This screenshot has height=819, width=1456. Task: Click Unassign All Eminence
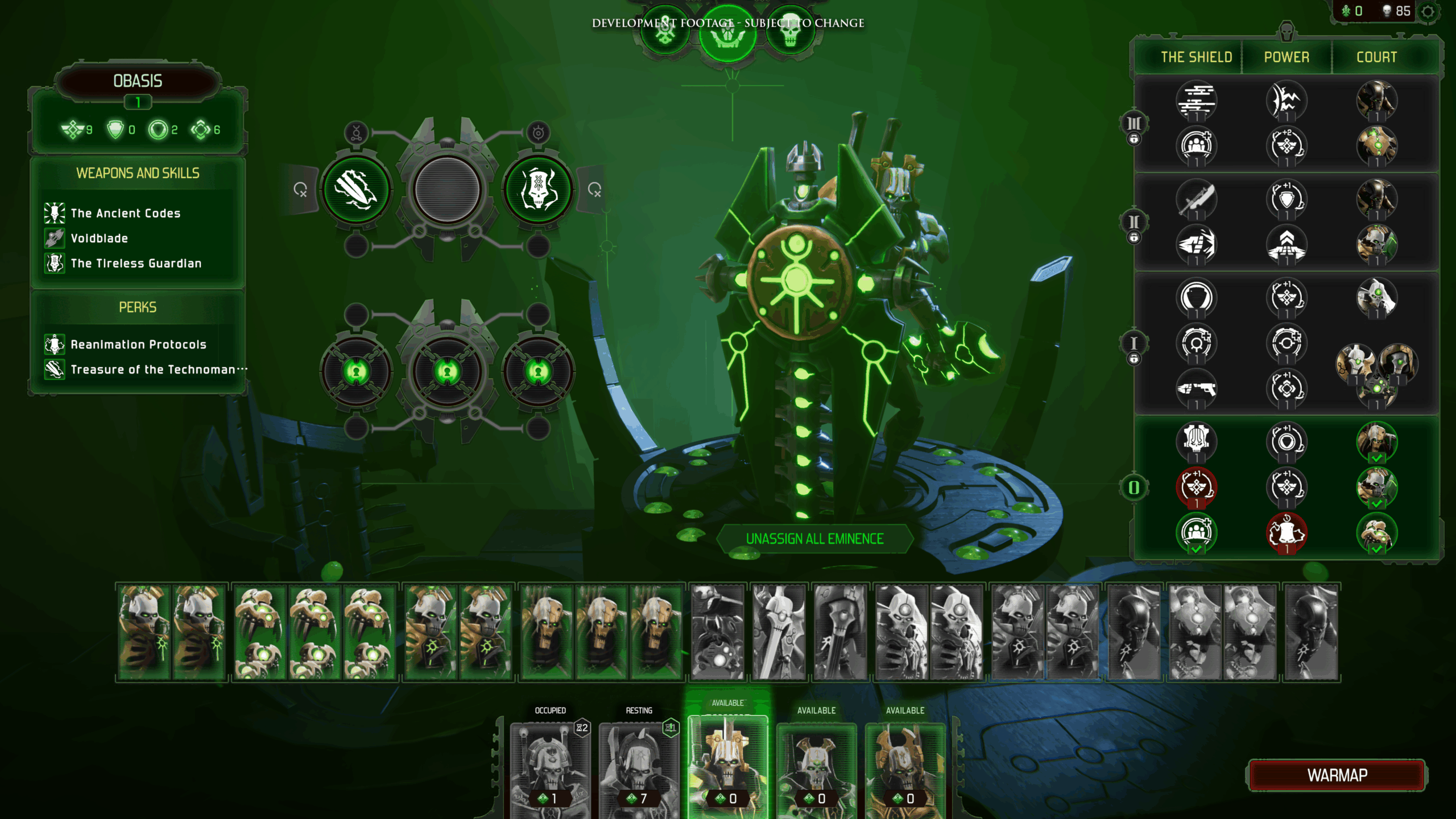[x=814, y=539]
